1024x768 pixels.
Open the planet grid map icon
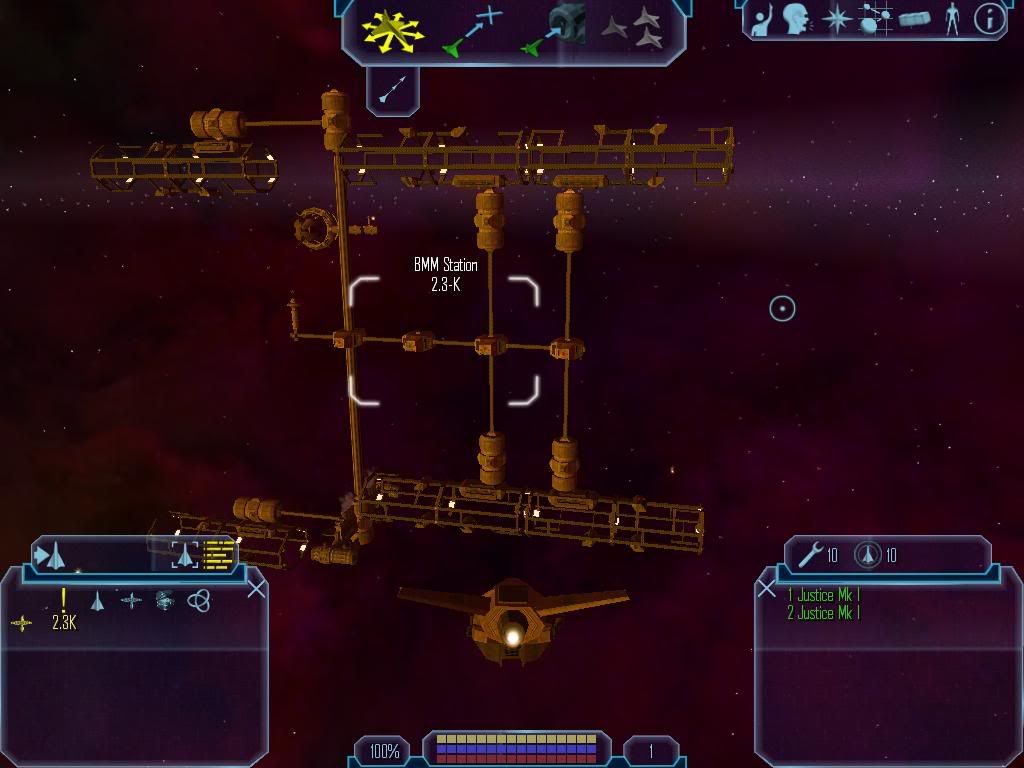click(875, 19)
